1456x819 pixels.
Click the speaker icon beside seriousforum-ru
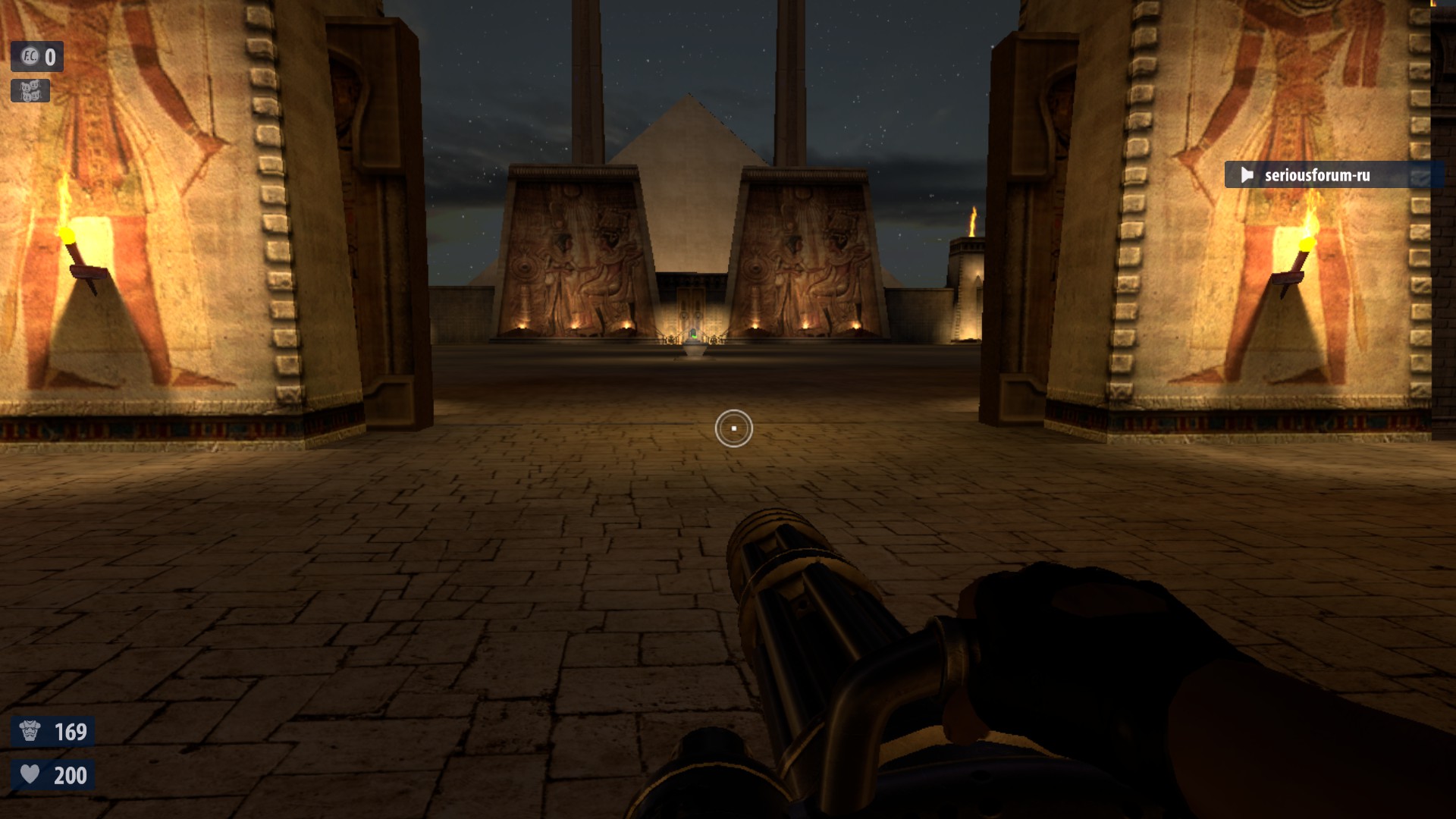point(1247,175)
